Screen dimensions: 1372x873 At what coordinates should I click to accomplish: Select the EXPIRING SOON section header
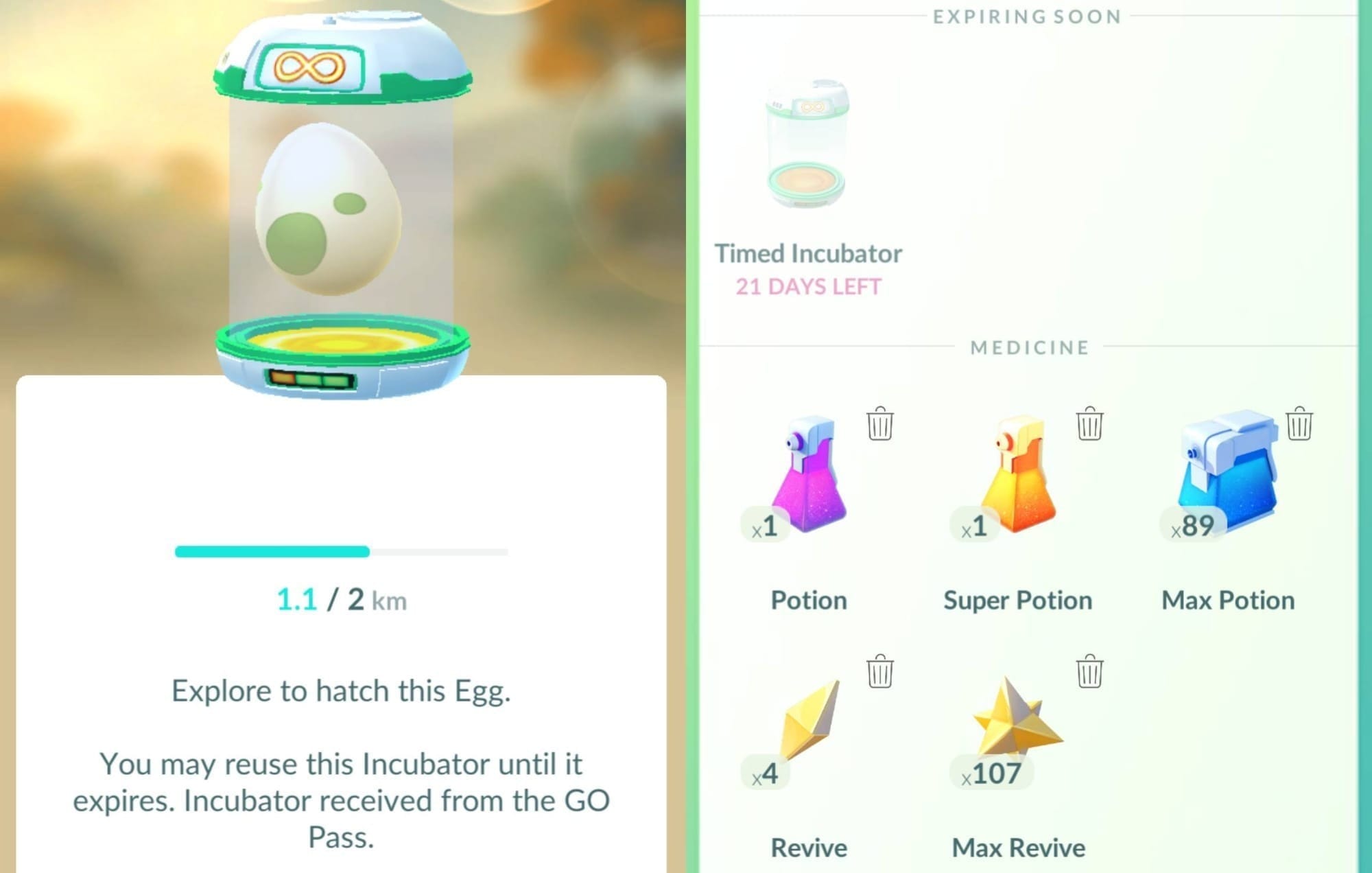(x=1028, y=16)
